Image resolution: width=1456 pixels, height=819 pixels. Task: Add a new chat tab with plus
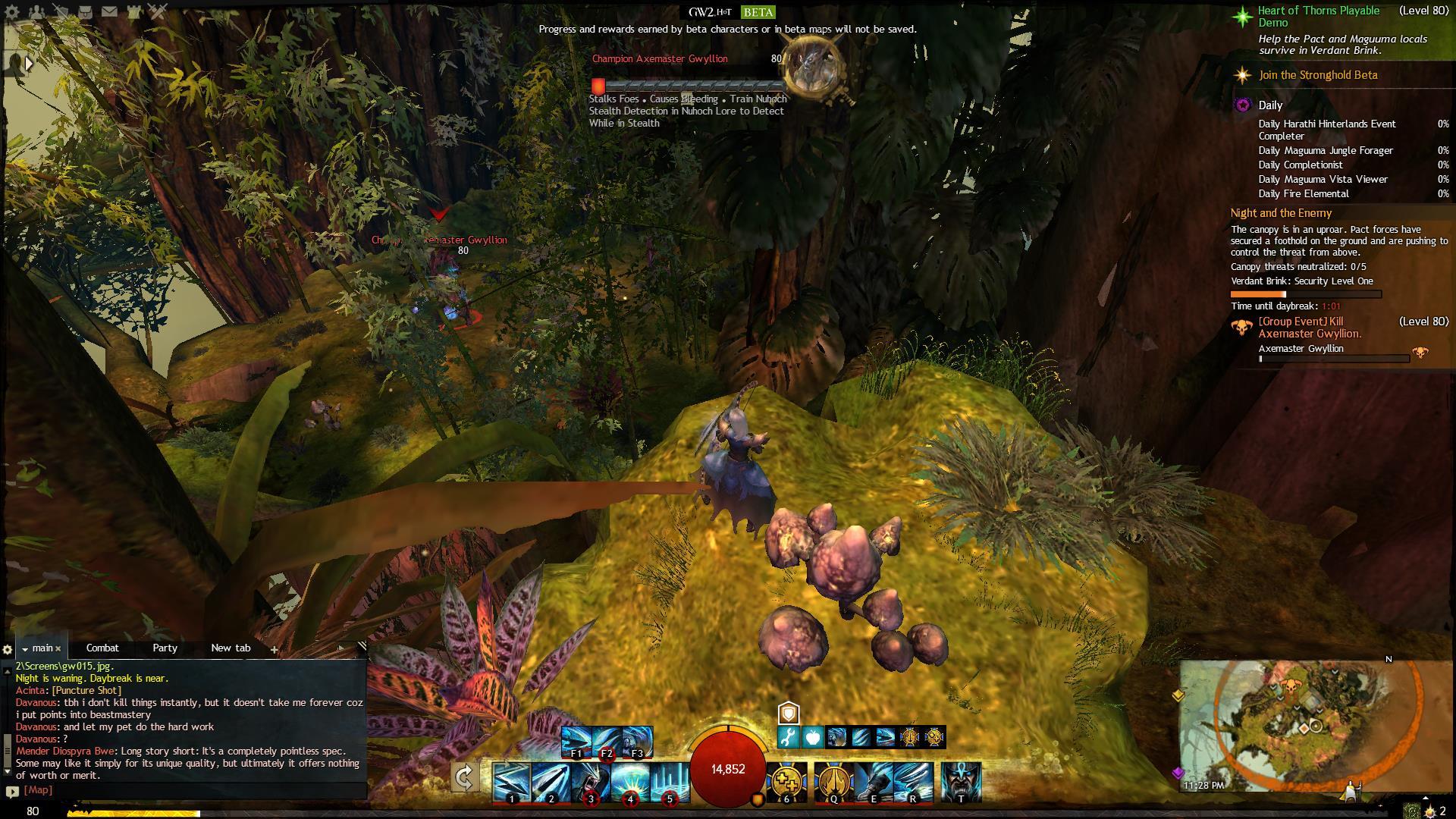pos(274,649)
